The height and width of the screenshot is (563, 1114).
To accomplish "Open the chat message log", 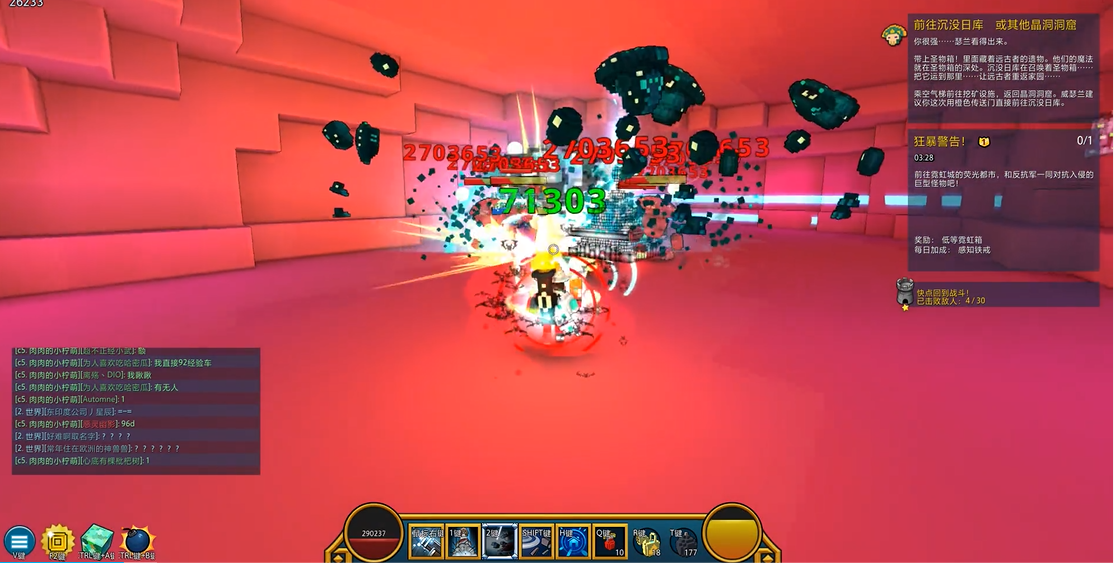I will coord(136,410).
